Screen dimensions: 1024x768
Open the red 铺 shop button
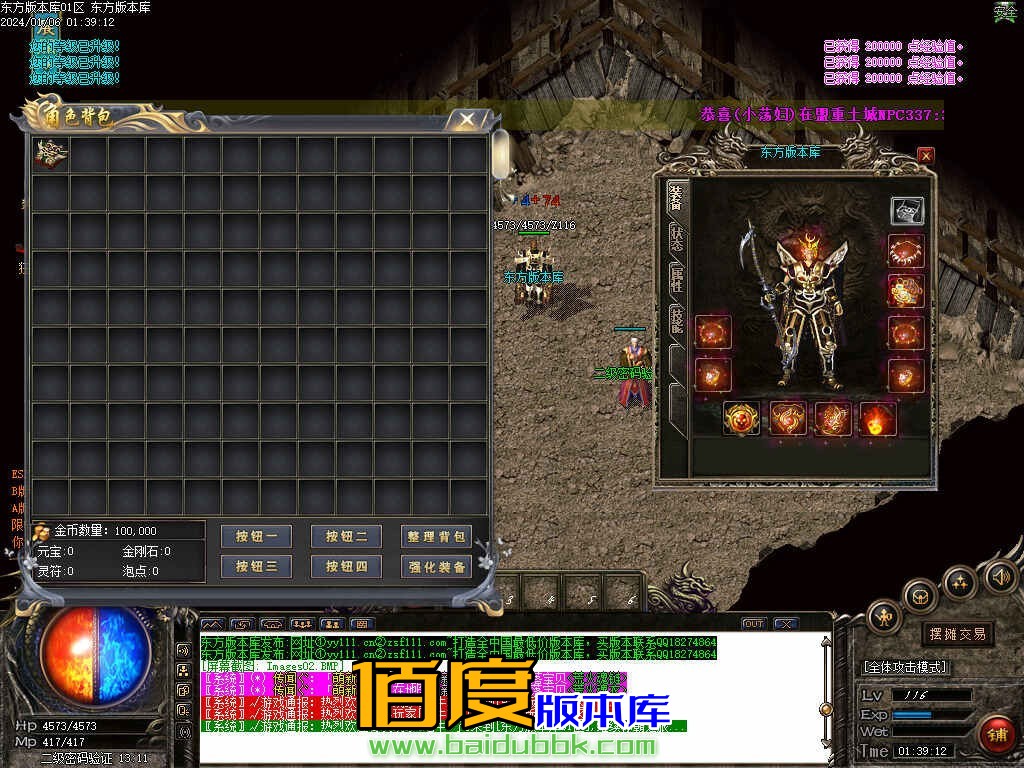[x=996, y=735]
